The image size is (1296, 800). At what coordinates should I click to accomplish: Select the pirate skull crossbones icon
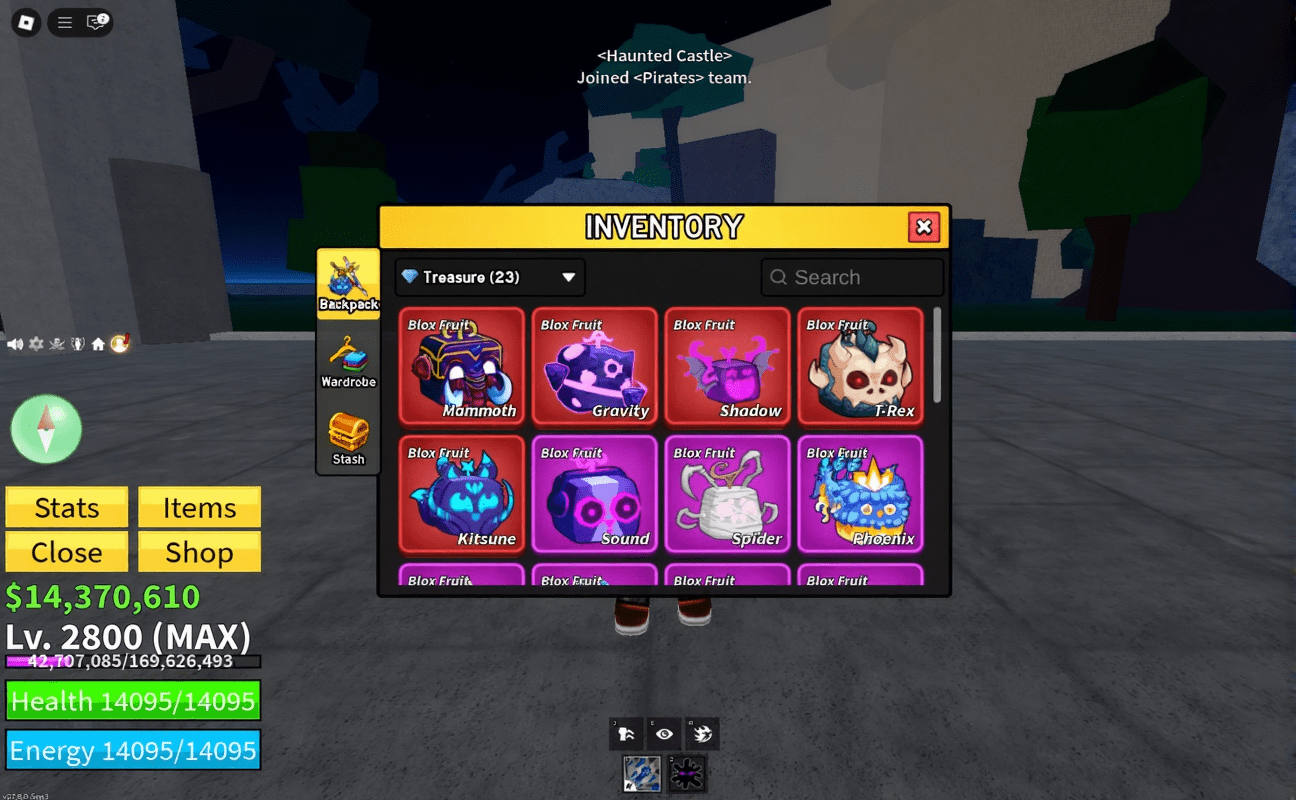pyautogui.click(x=56, y=343)
